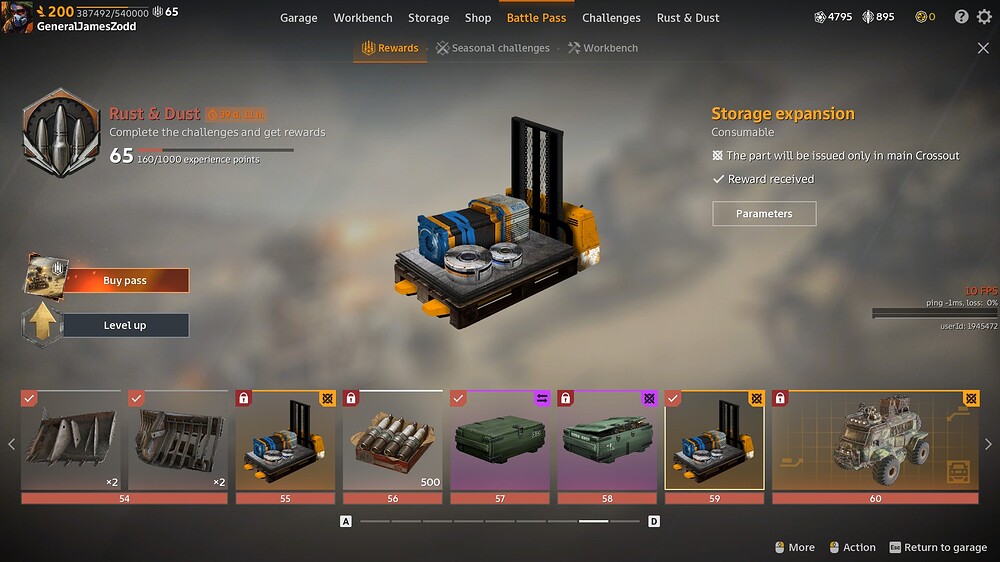This screenshot has height=562, width=1000.
Task: Open the Challenges menu
Action: click(611, 18)
